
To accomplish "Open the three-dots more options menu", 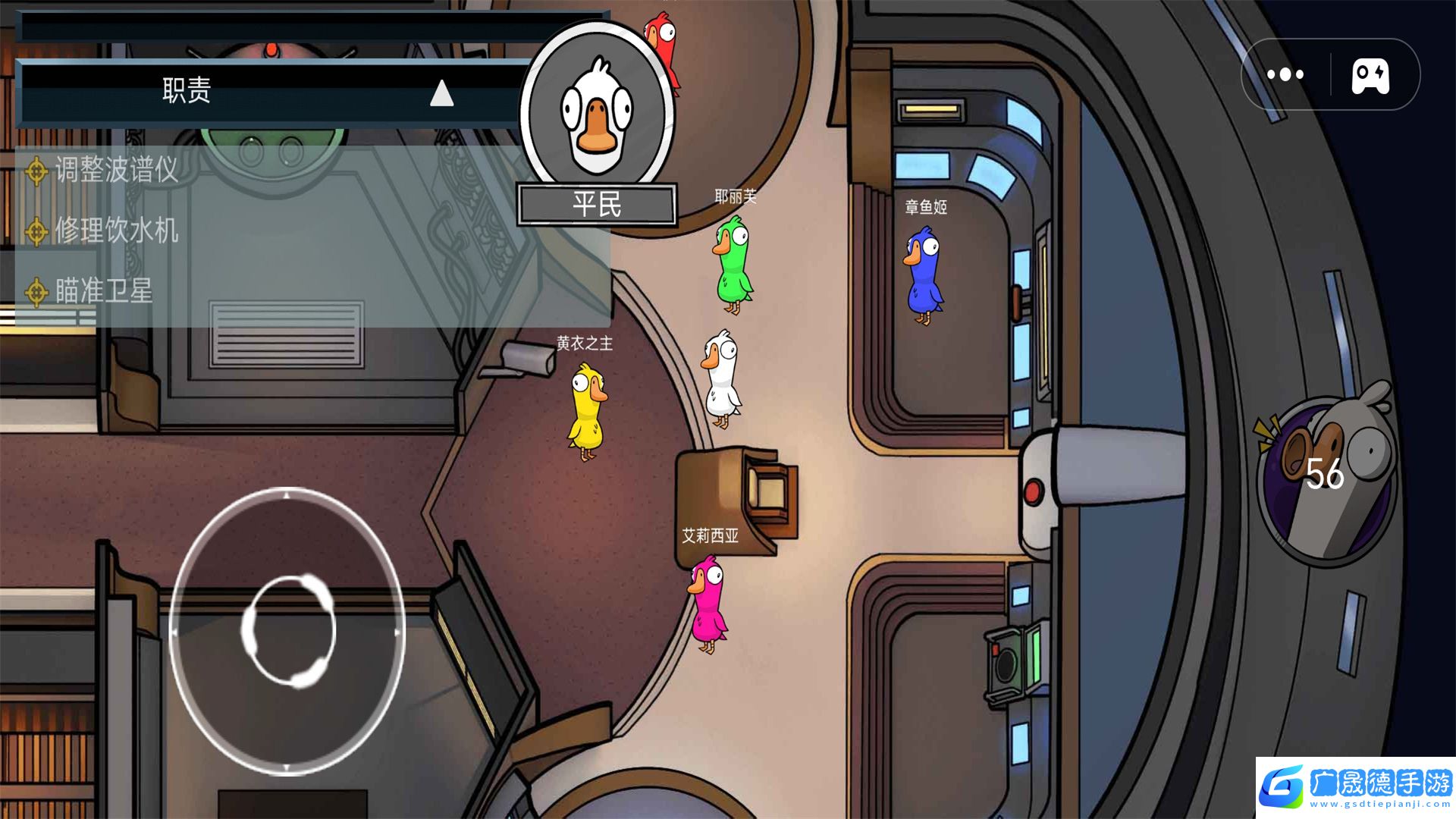I will point(1285,74).
